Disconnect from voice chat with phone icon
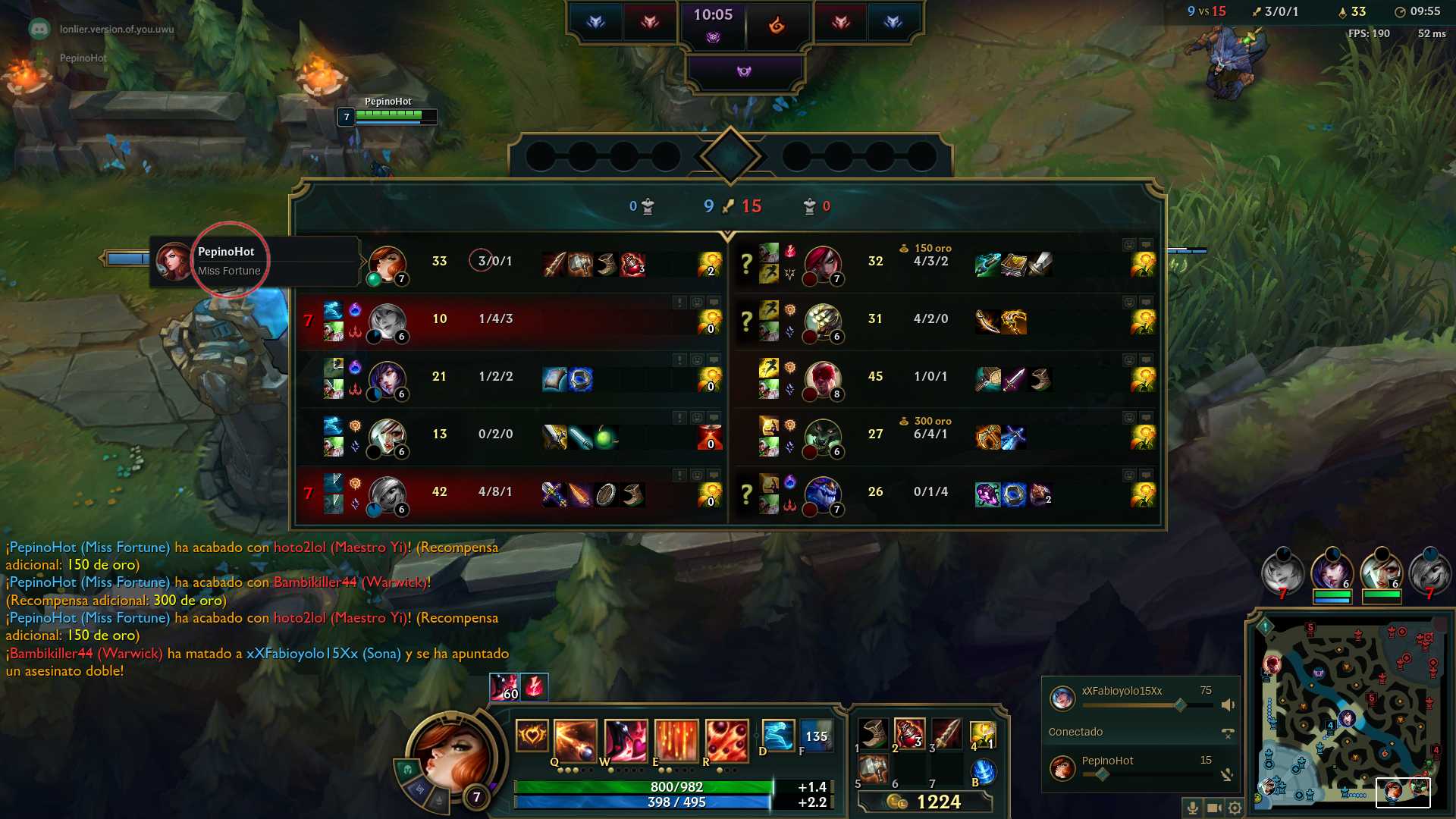The width and height of the screenshot is (1456, 819). click(1228, 733)
